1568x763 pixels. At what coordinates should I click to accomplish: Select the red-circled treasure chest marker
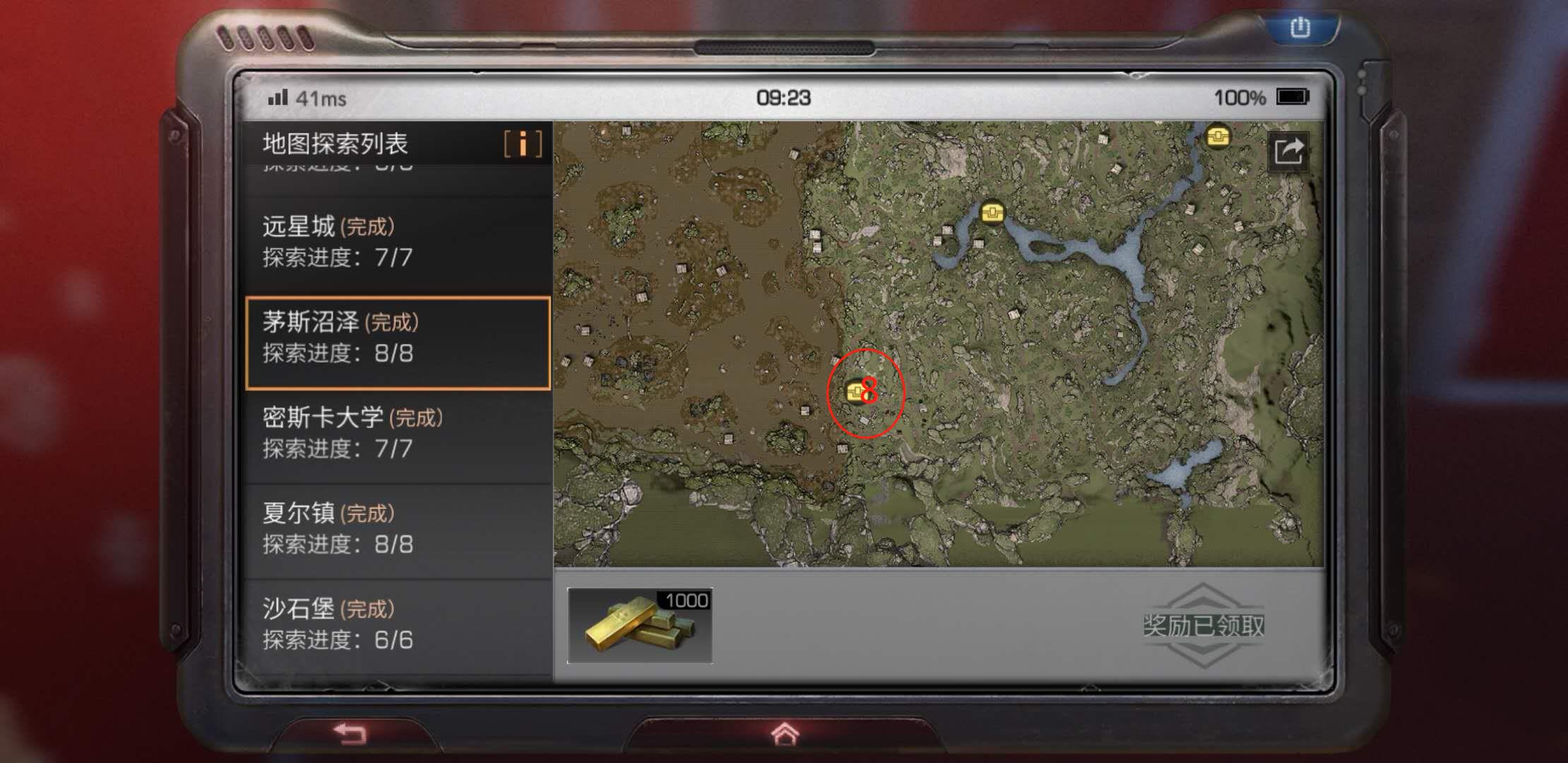click(x=856, y=391)
